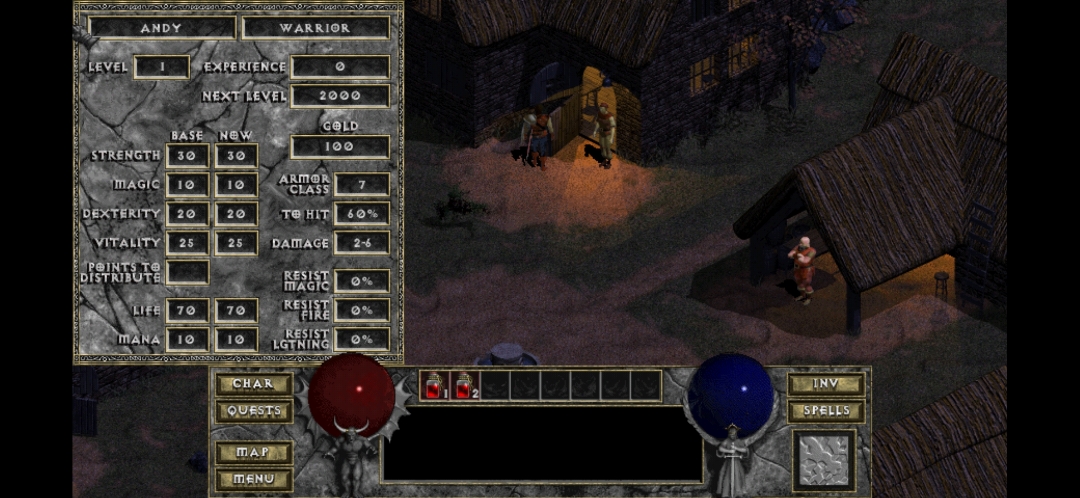Use the first healing potion in the belt
Screen dimensions: 1080x498
pyautogui.click(x=435, y=385)
